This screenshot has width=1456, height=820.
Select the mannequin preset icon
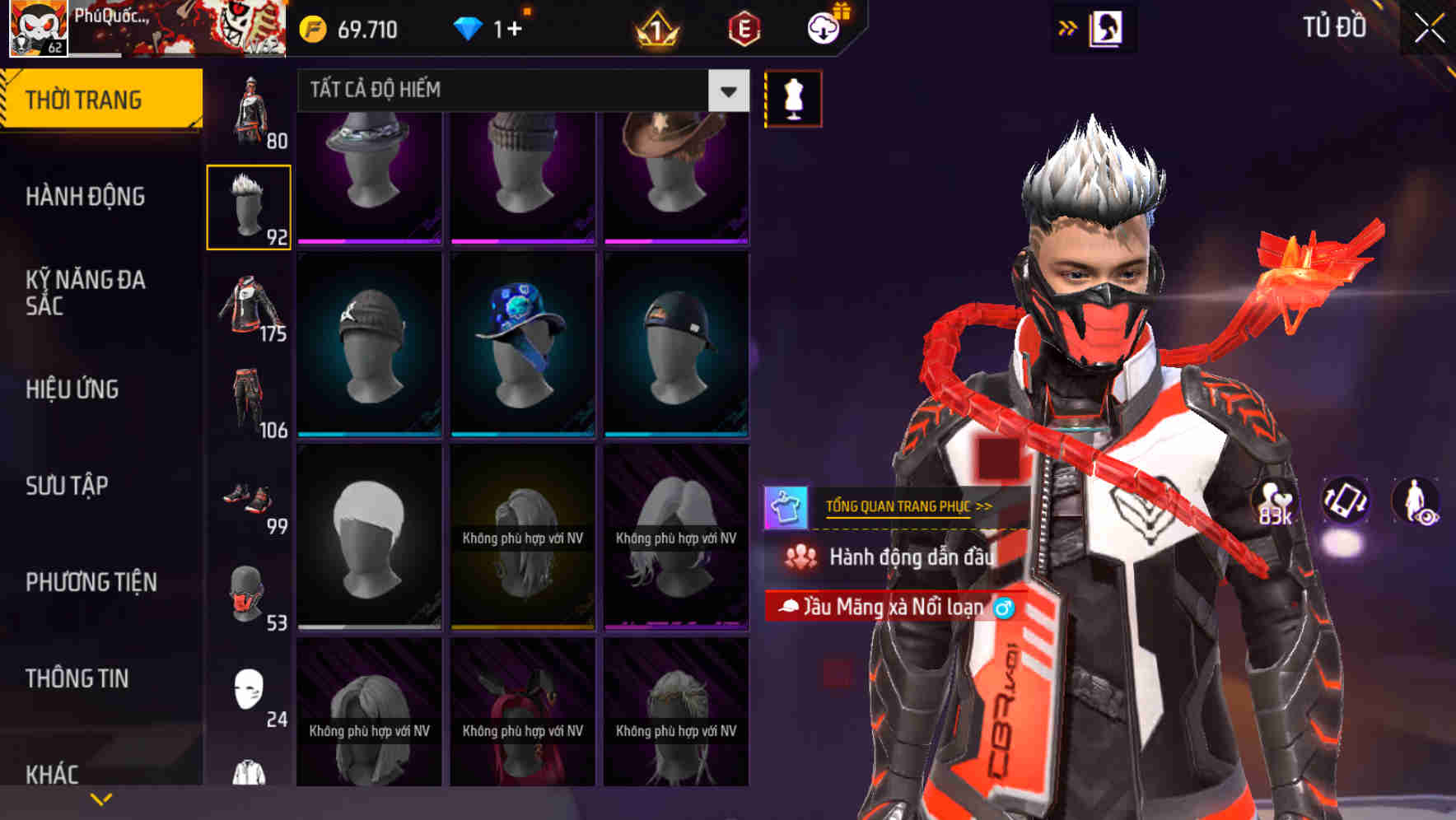click(x=792, y=97)
